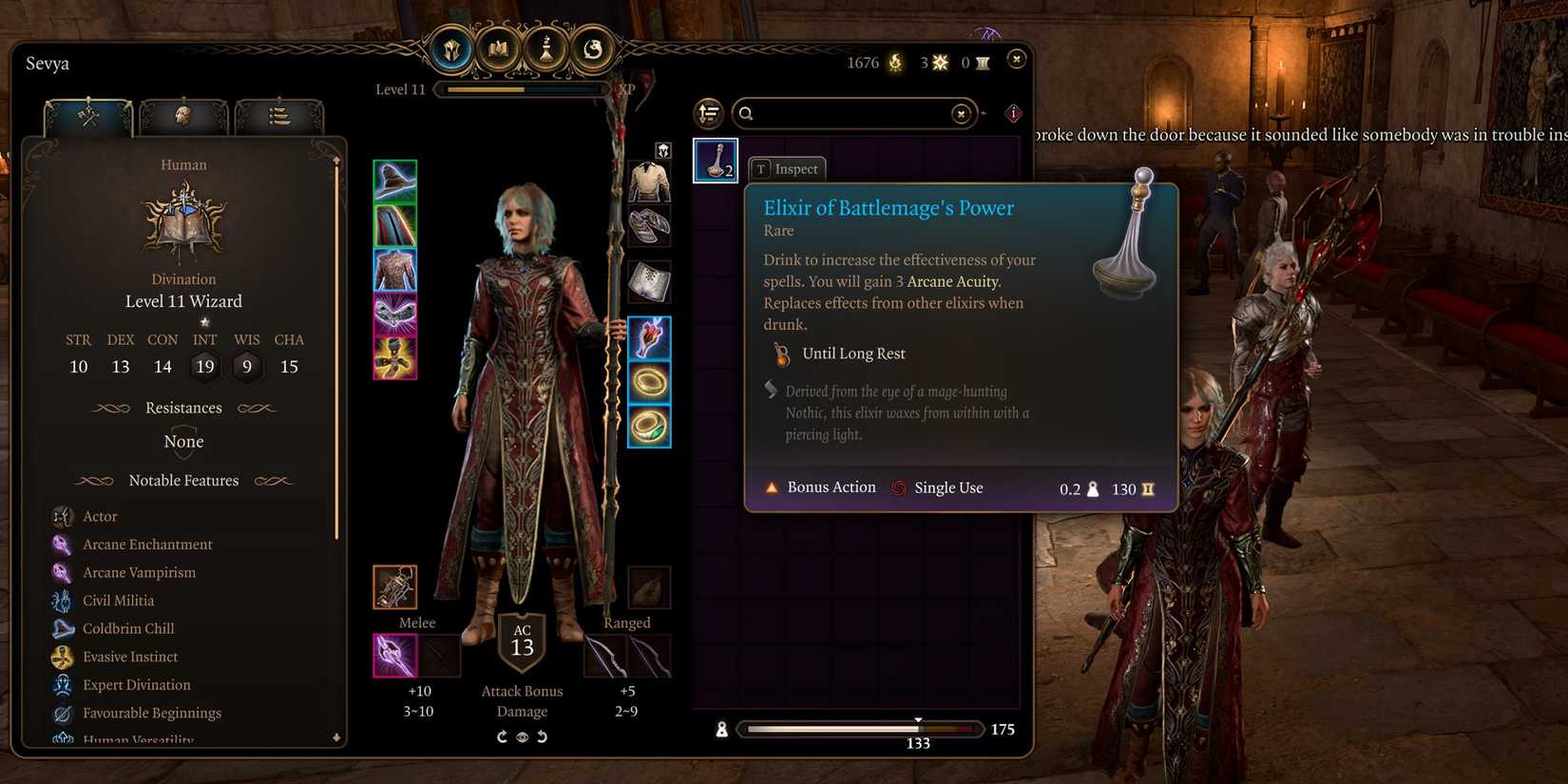Click the Inspect button

tap(786, 168)
